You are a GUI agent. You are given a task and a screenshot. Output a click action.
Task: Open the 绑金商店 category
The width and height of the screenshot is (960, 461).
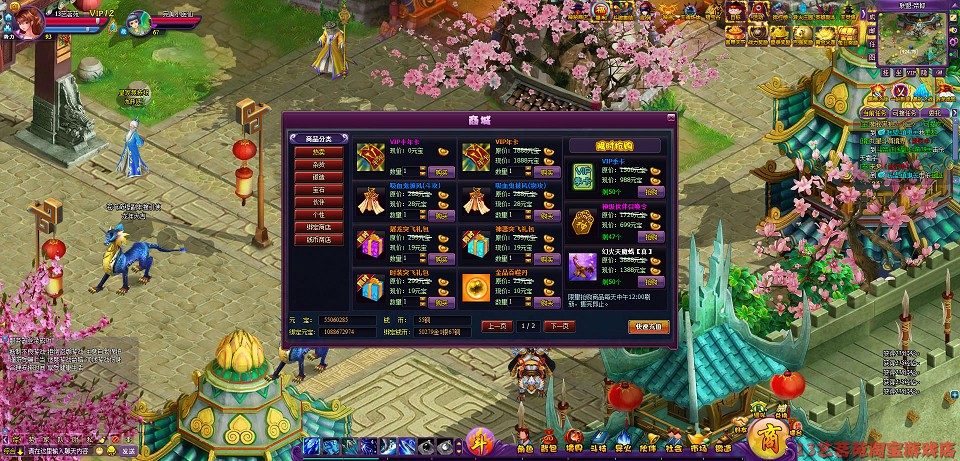(318, 227)
